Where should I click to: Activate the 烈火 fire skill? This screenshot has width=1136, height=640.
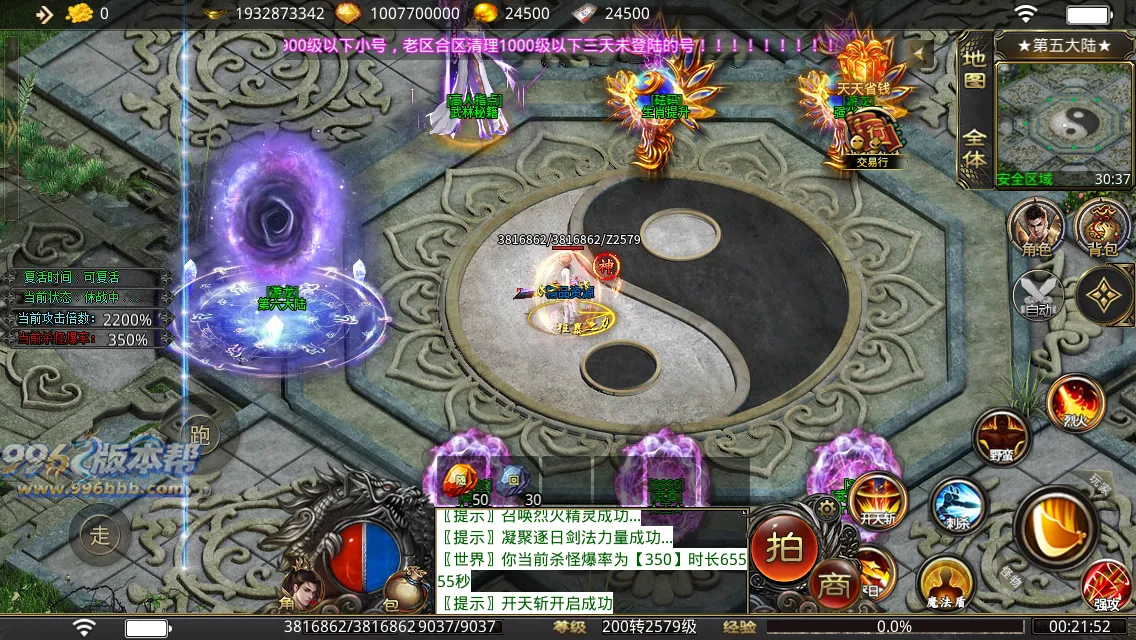tap(1075, 405)
